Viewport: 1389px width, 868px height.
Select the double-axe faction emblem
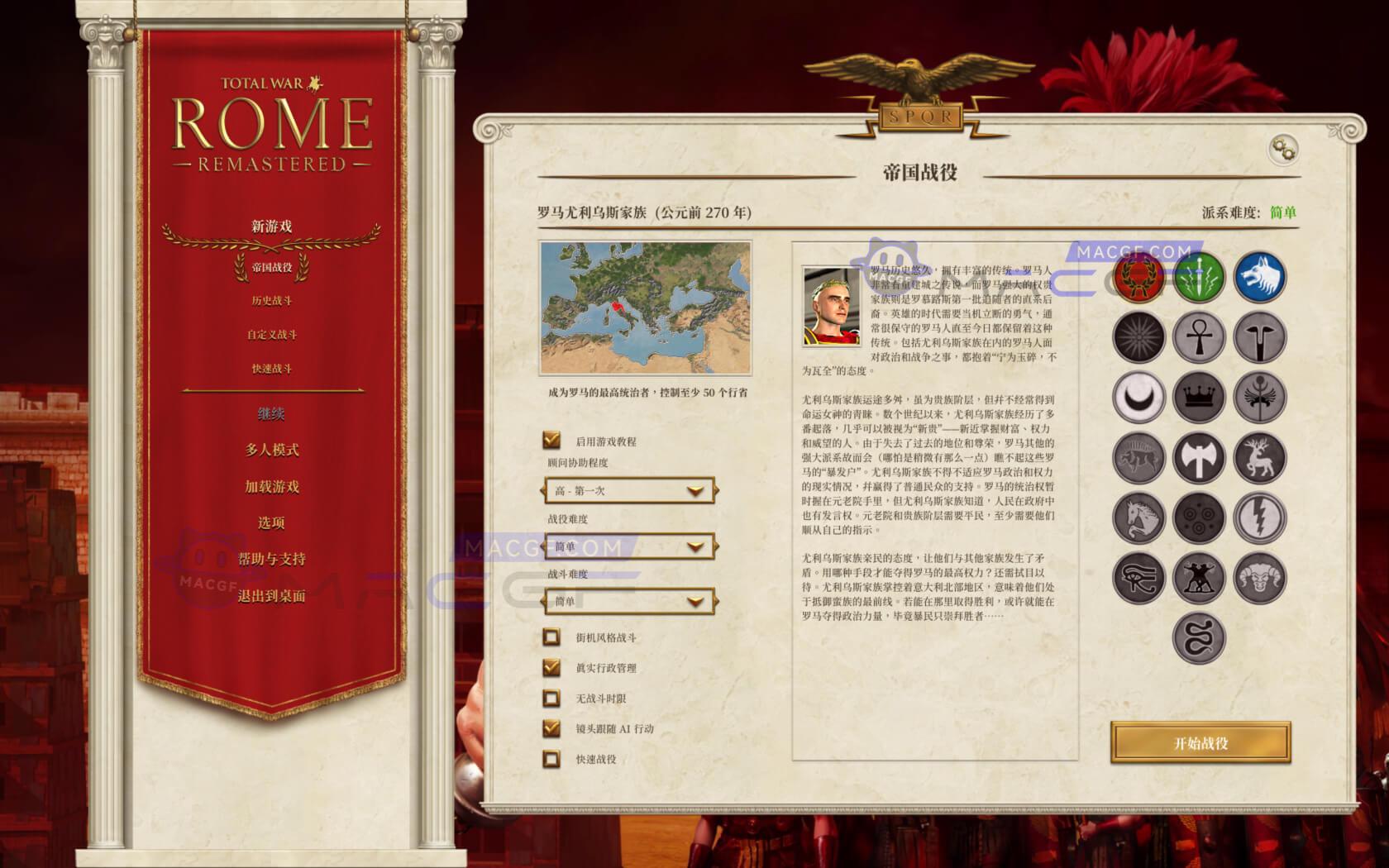1199,457
